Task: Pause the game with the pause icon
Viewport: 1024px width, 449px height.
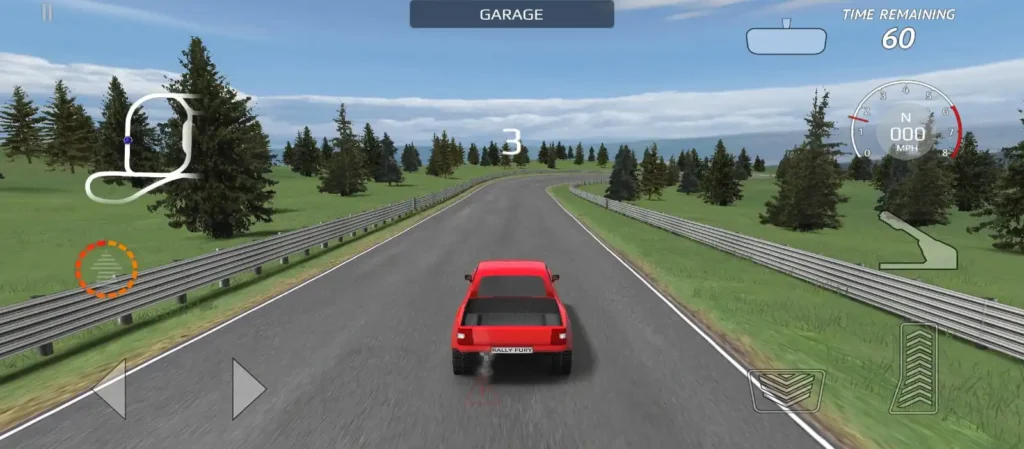Action: coord(47,13)
